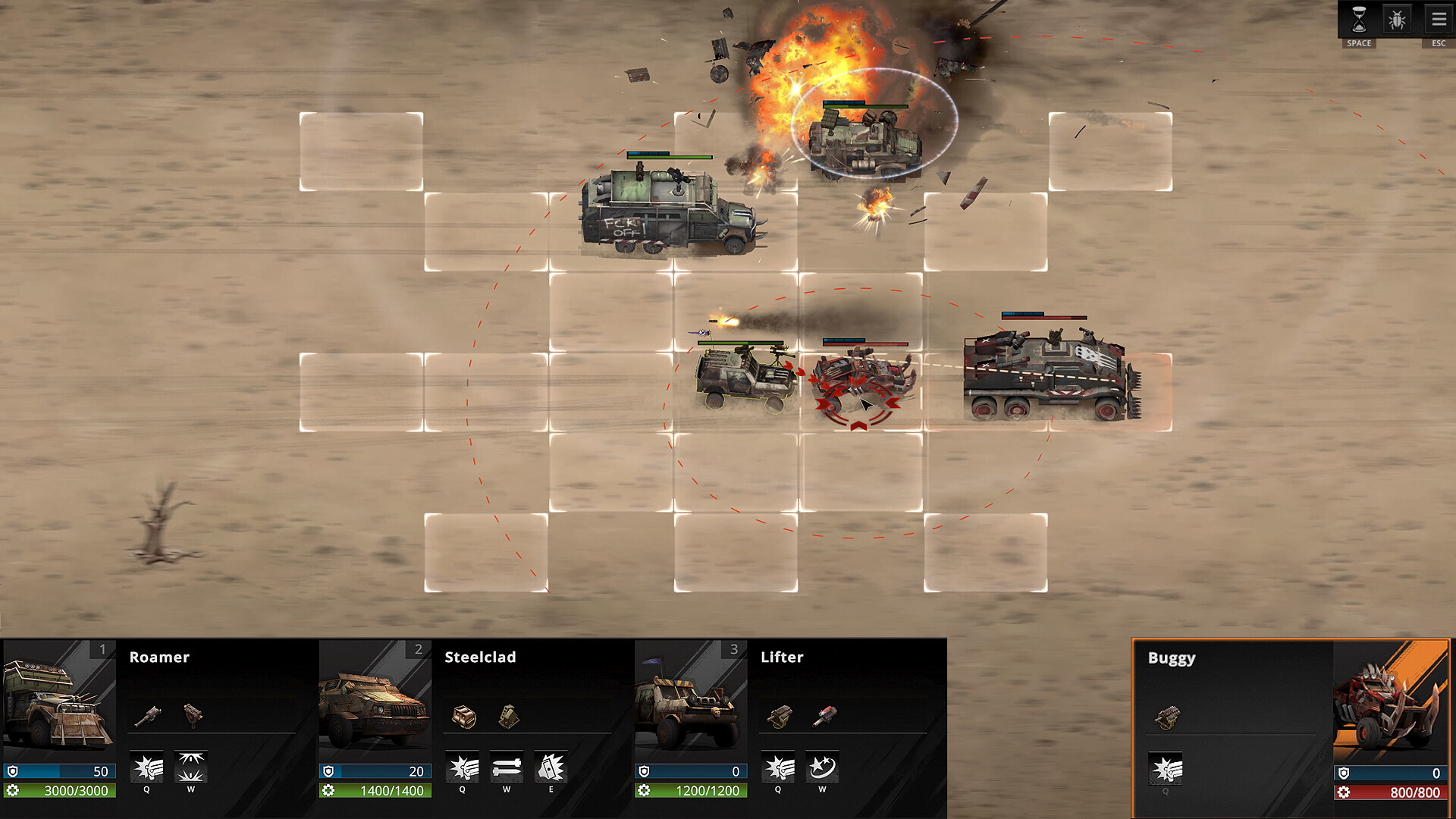This screenshot has height=819, width=1456.
Task: Activate Steelclad's twin missiles ability
Action: coord(507,768)
